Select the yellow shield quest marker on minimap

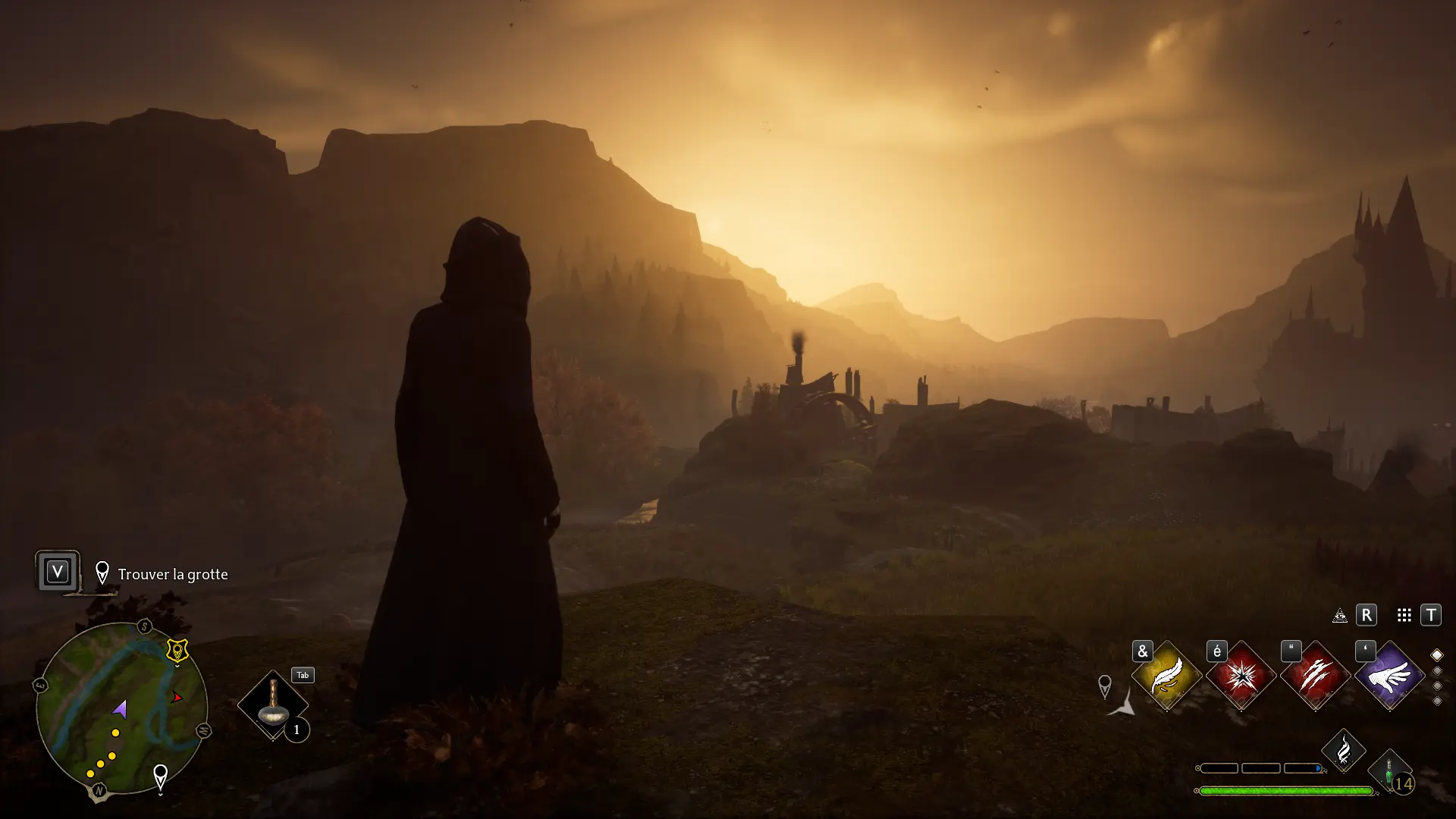[x=177, y=651]
